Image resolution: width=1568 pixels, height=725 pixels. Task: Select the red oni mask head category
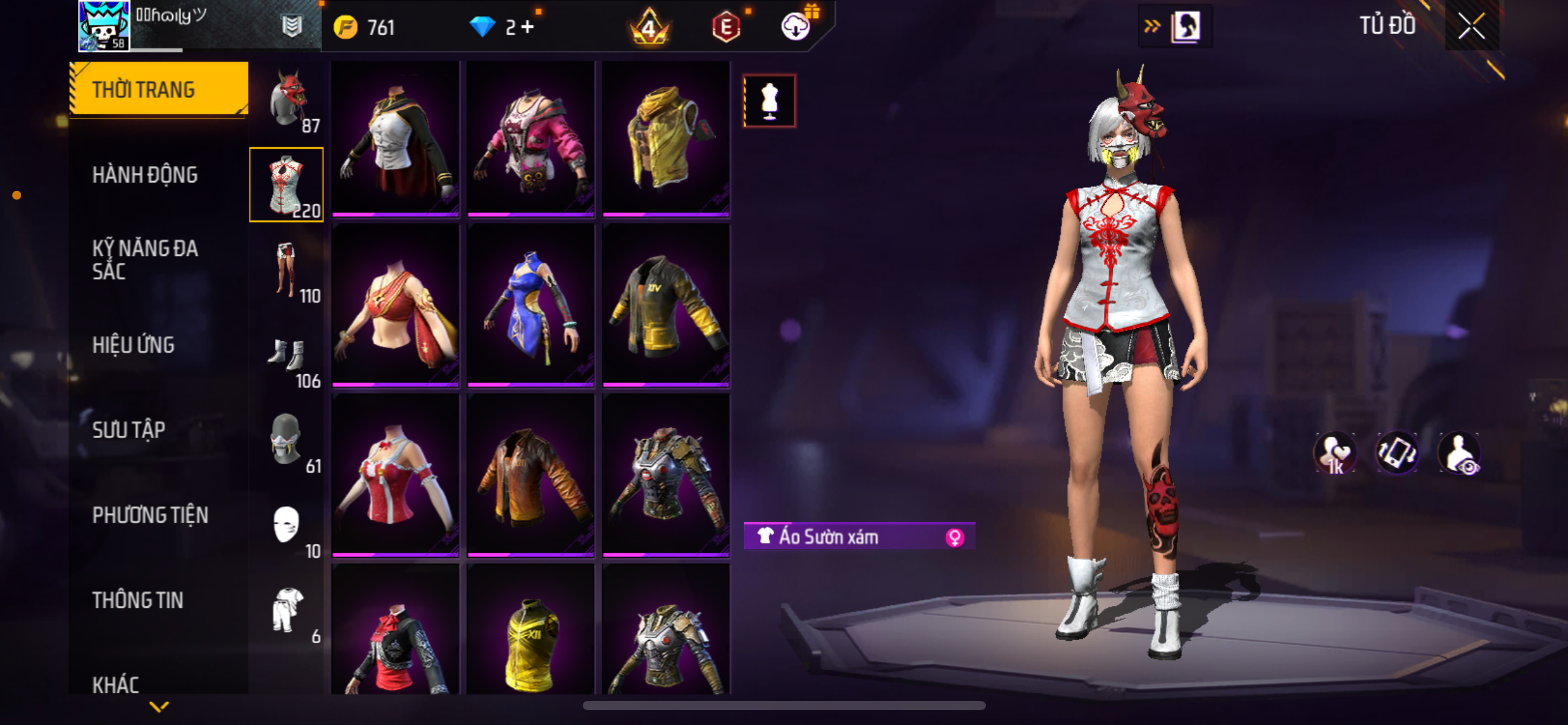point(287,100)
